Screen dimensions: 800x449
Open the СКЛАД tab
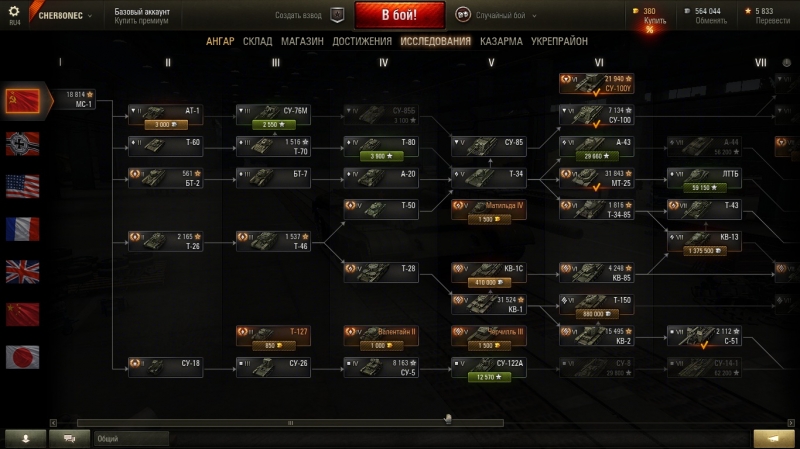[x=258, y=41]
